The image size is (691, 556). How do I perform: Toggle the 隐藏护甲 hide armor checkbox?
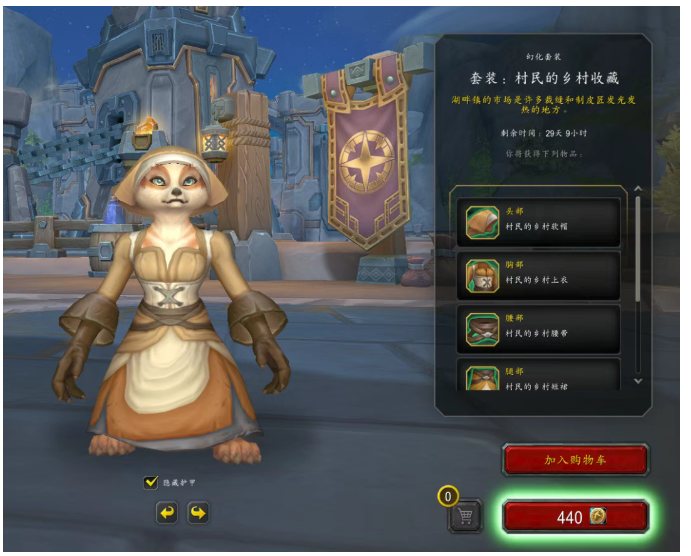151,483
